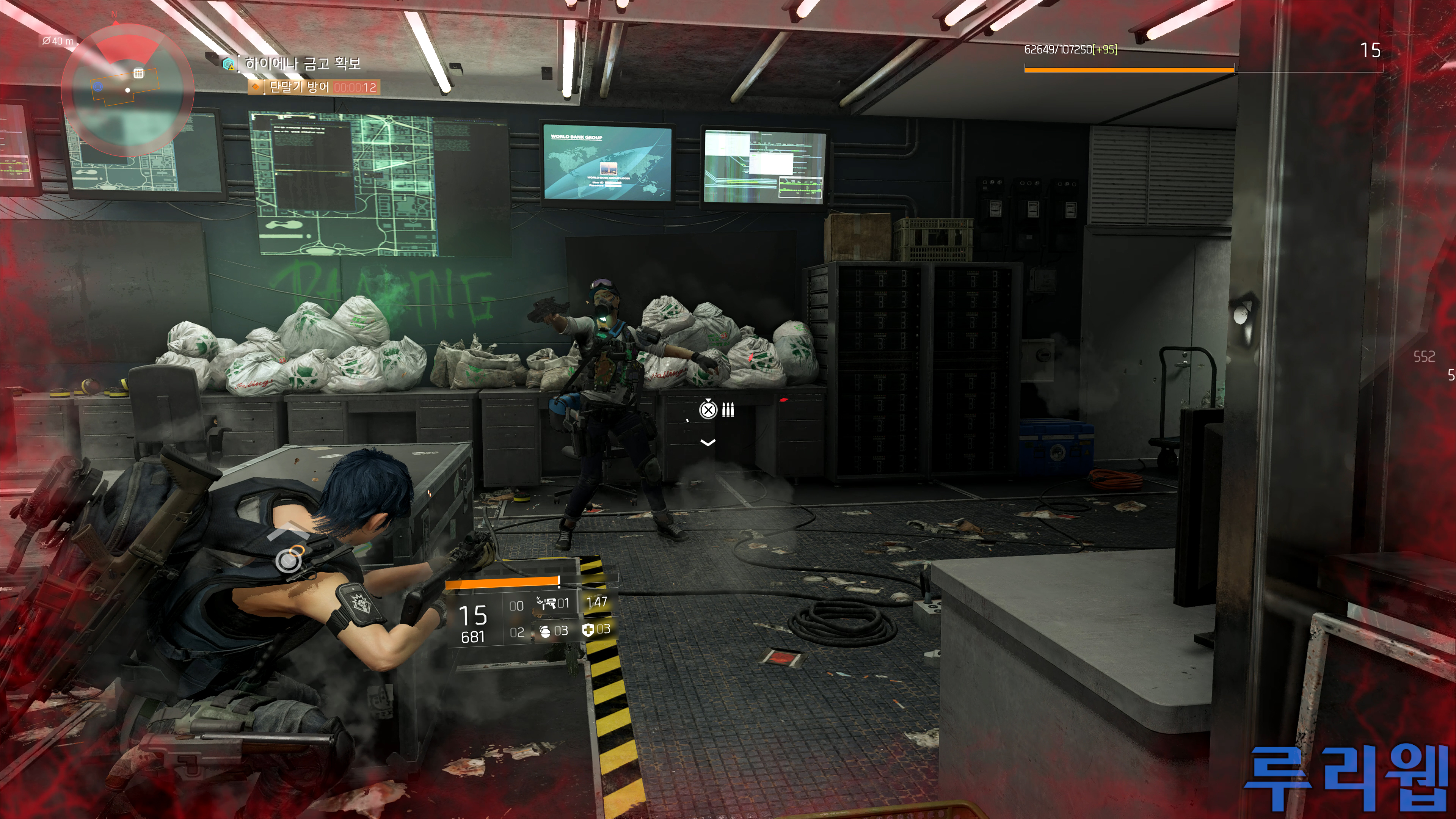1456x819 pixels.
Task: Click the ammo restock marker with bullets
Action: 717,410
